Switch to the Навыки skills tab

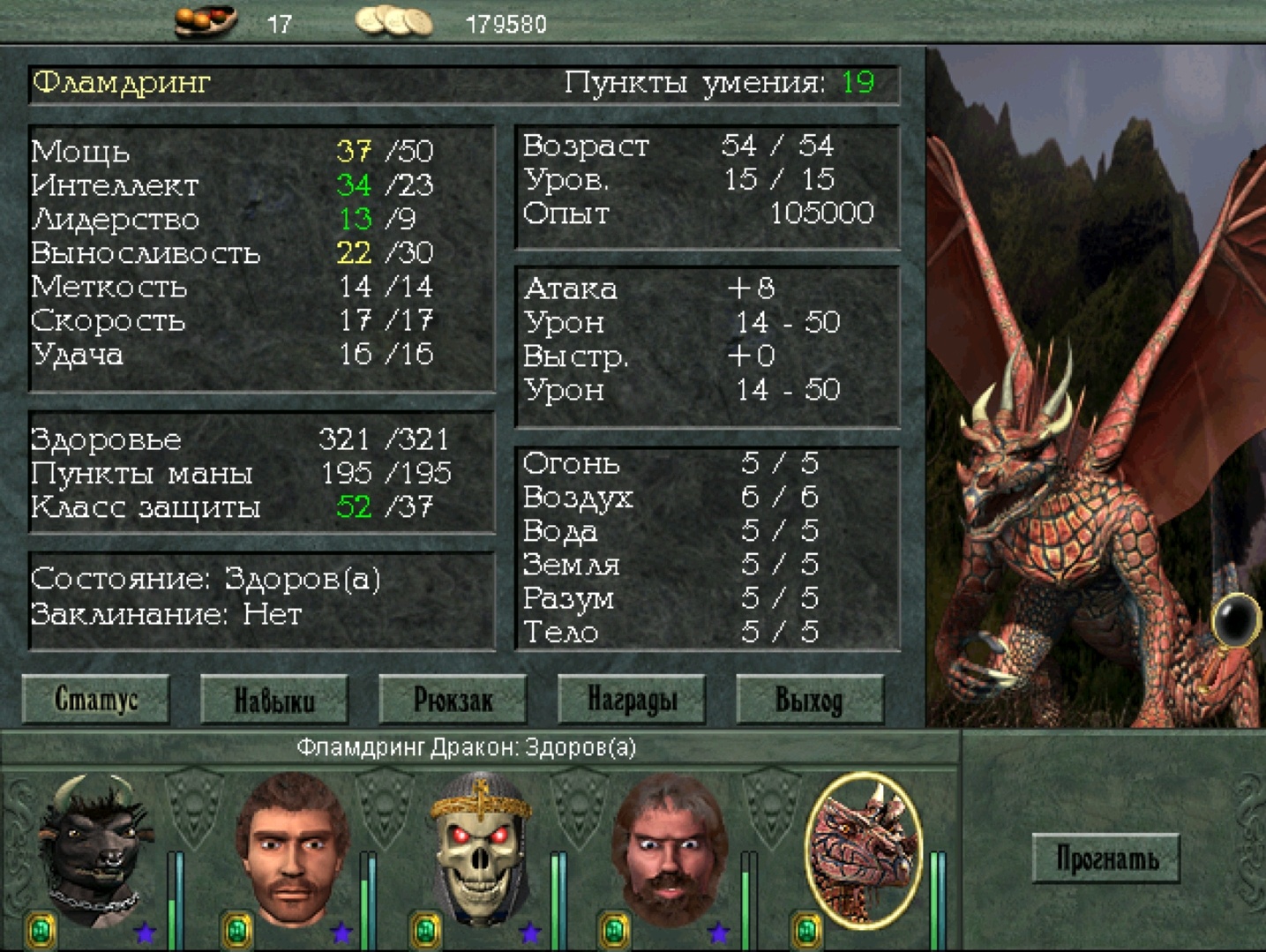coord(274,701)
